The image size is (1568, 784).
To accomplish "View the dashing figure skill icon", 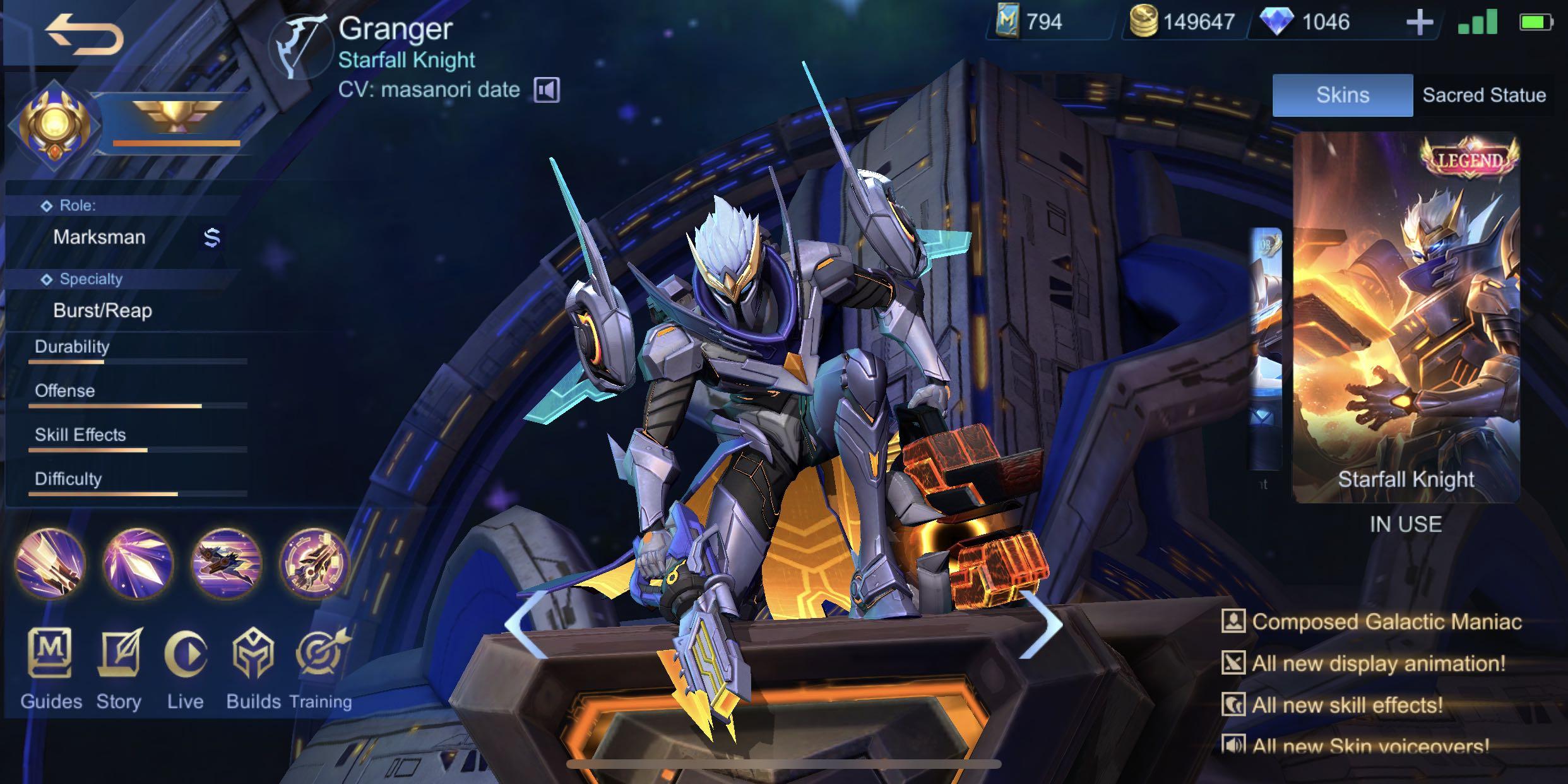I will point(227,563).
